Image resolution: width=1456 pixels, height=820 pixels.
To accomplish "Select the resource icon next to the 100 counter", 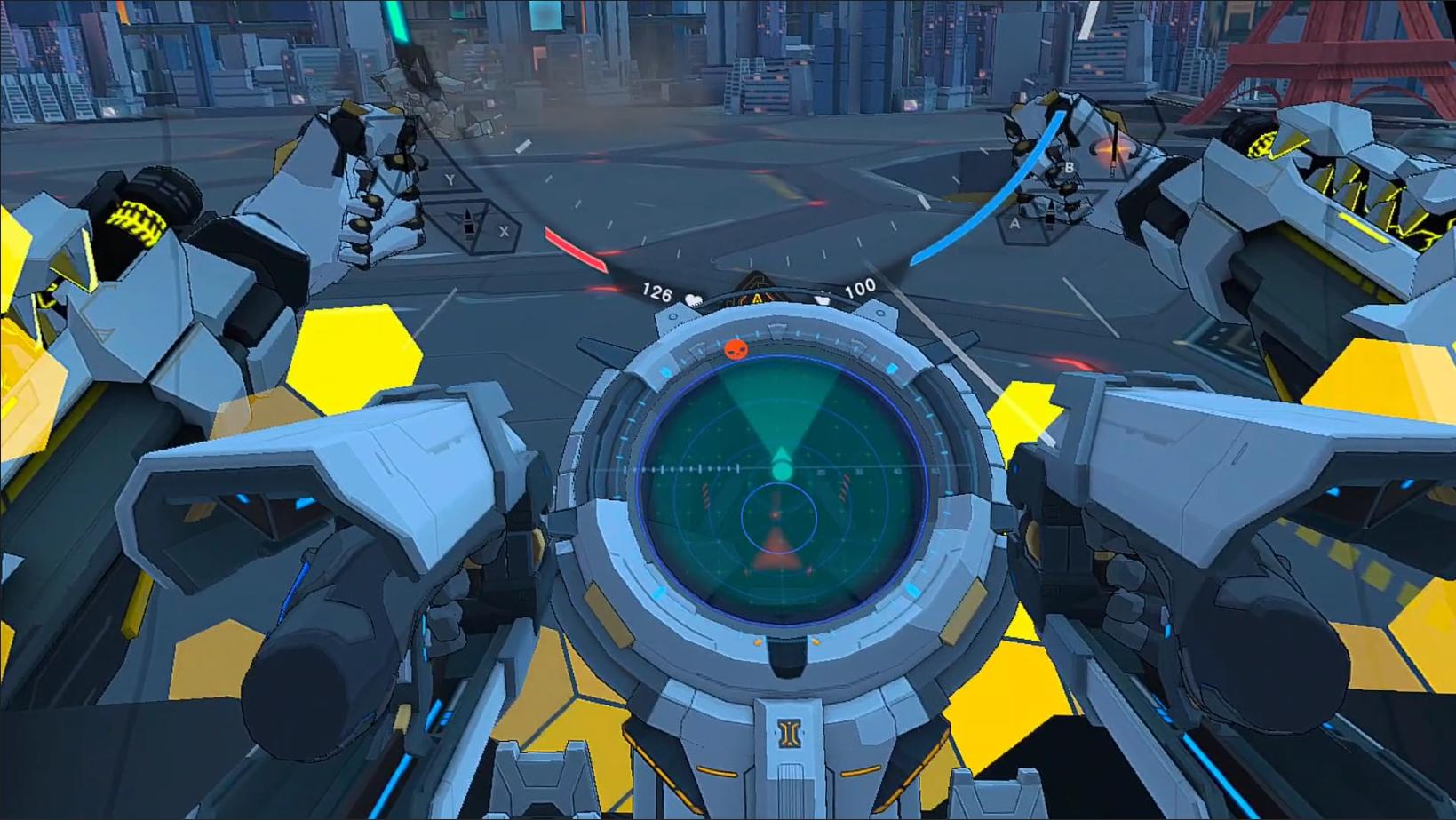I will click(x=823, y=299).
